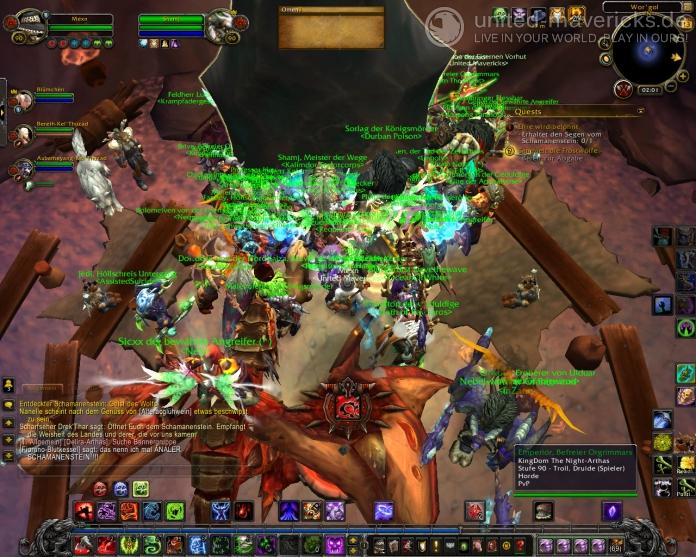Activate the purple crystal ability on right bar
Image resolution: width=696 pixels, height=557 pixels.
coord(611,511)
